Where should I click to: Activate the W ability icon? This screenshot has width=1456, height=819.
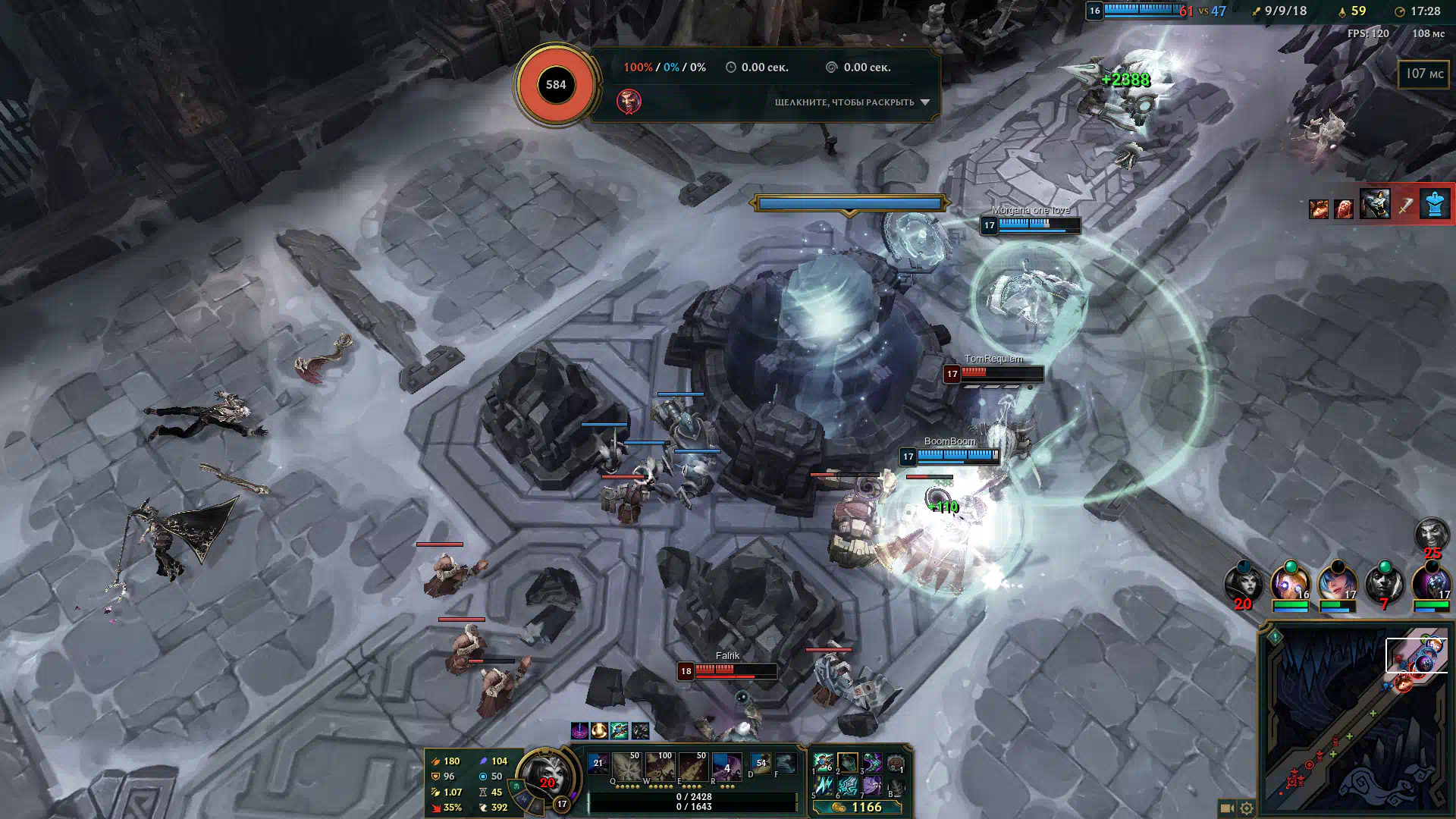click(x=660, y=767)
